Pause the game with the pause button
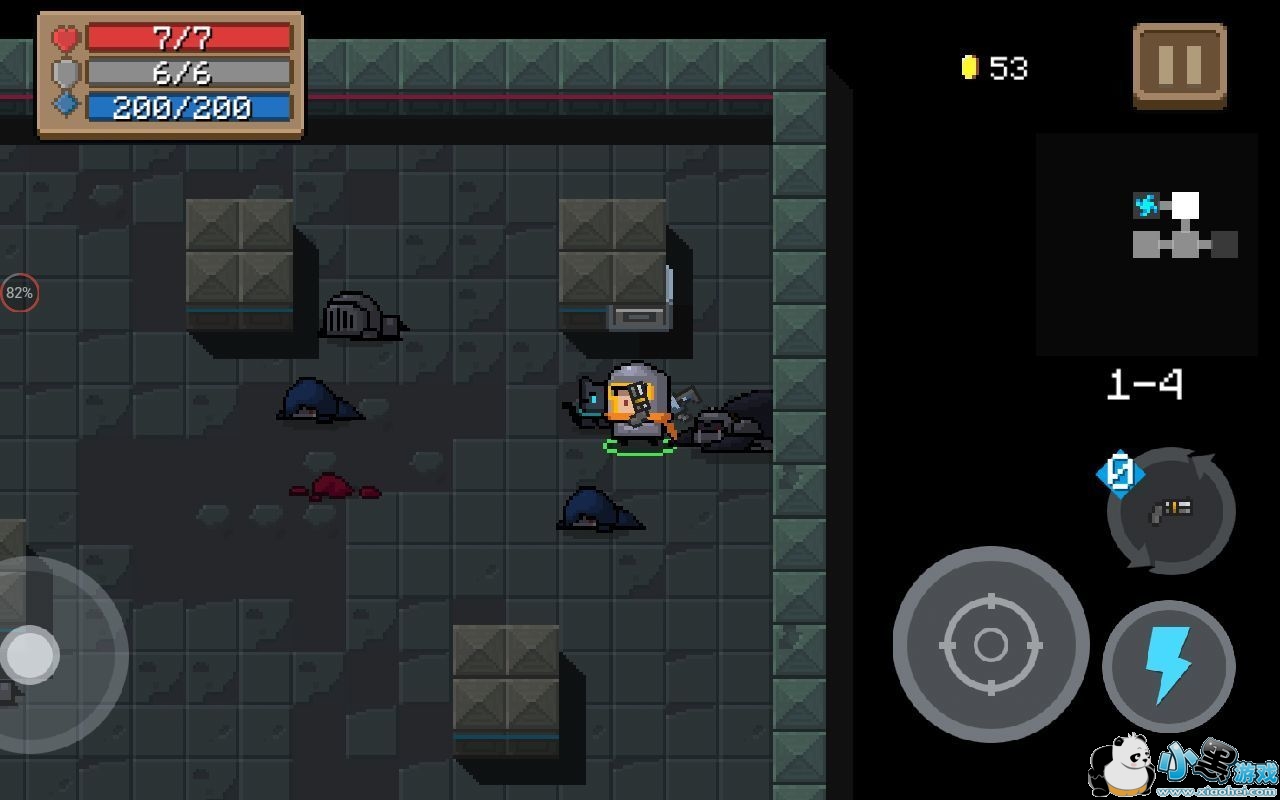Viewport: 1280px width, 800px height. [x=1179, y=66]
